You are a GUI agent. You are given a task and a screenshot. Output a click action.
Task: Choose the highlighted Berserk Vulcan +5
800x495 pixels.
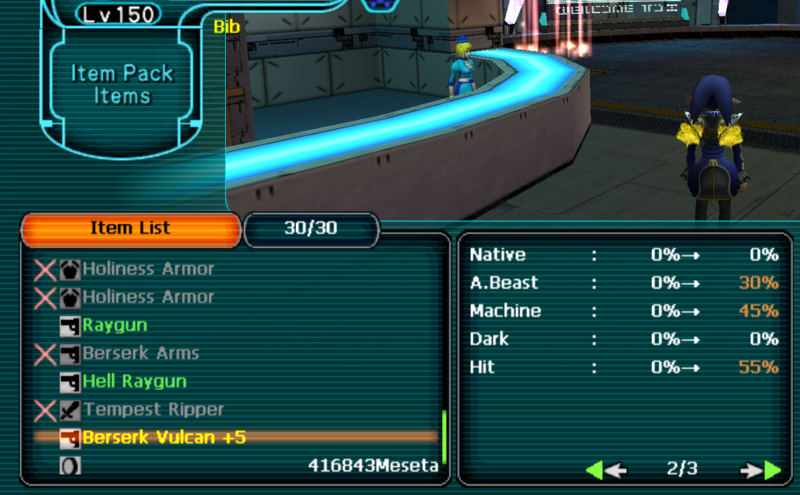point(164,437)
